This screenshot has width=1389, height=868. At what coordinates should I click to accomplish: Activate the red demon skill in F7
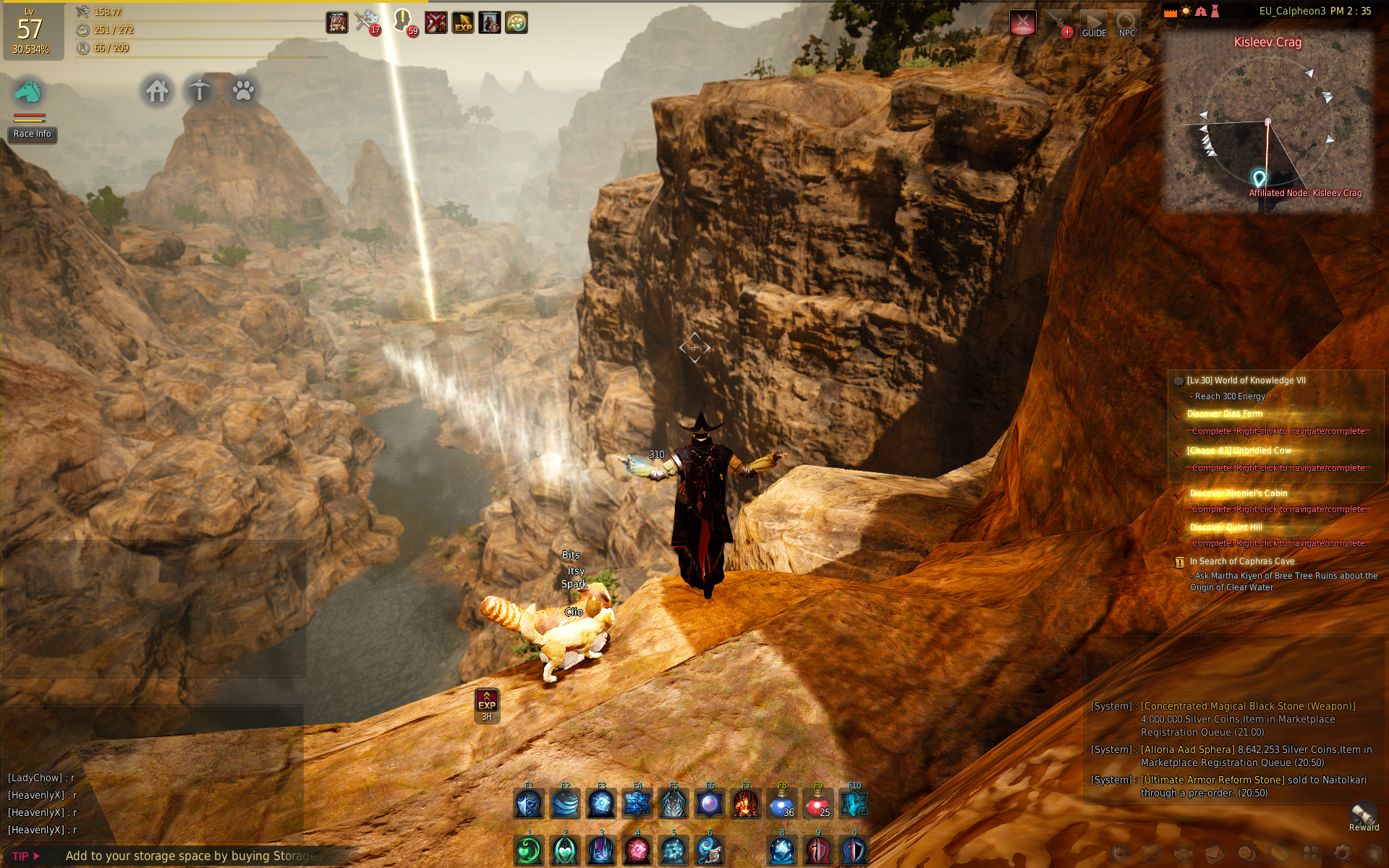[x=746, y=804]
